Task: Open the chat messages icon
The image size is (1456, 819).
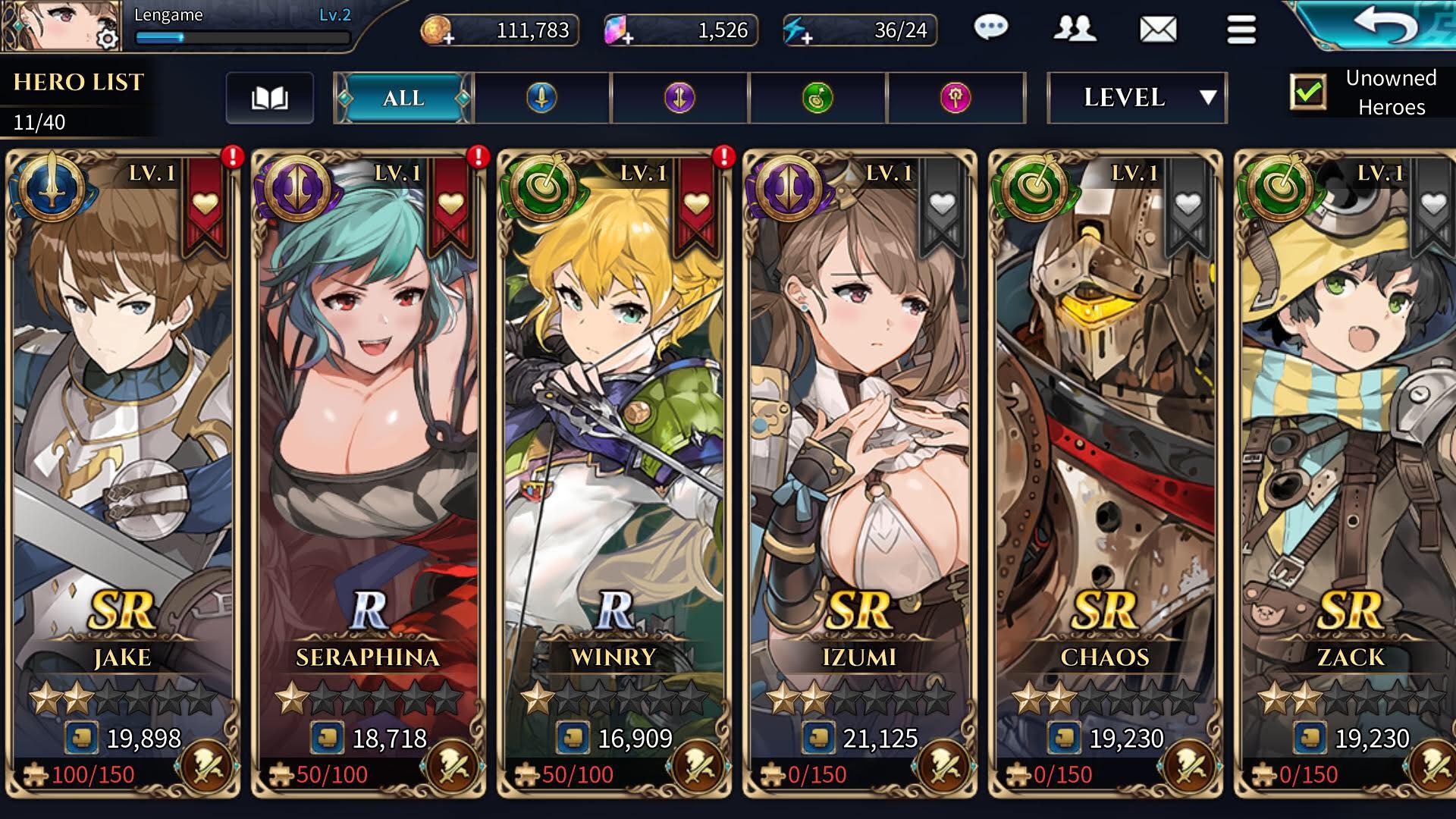Action: tap(991, 29)
